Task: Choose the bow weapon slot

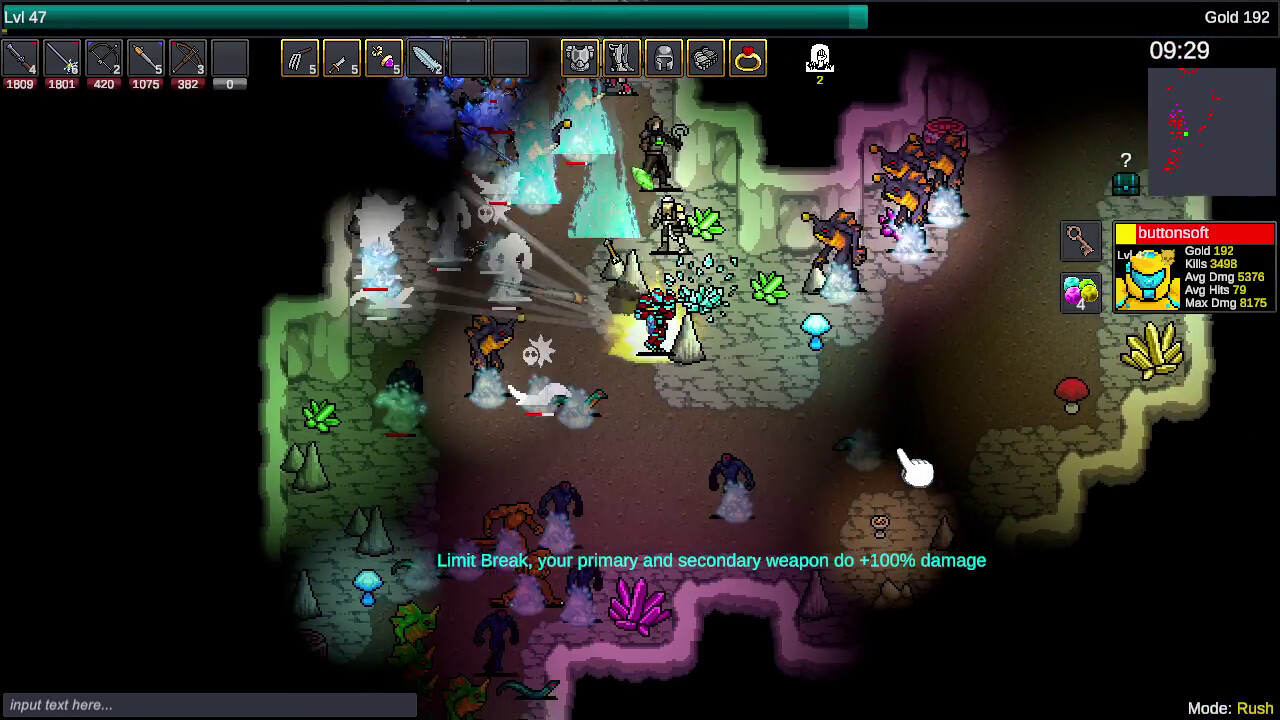Action: pyautogui.click(x=104, y=59)
